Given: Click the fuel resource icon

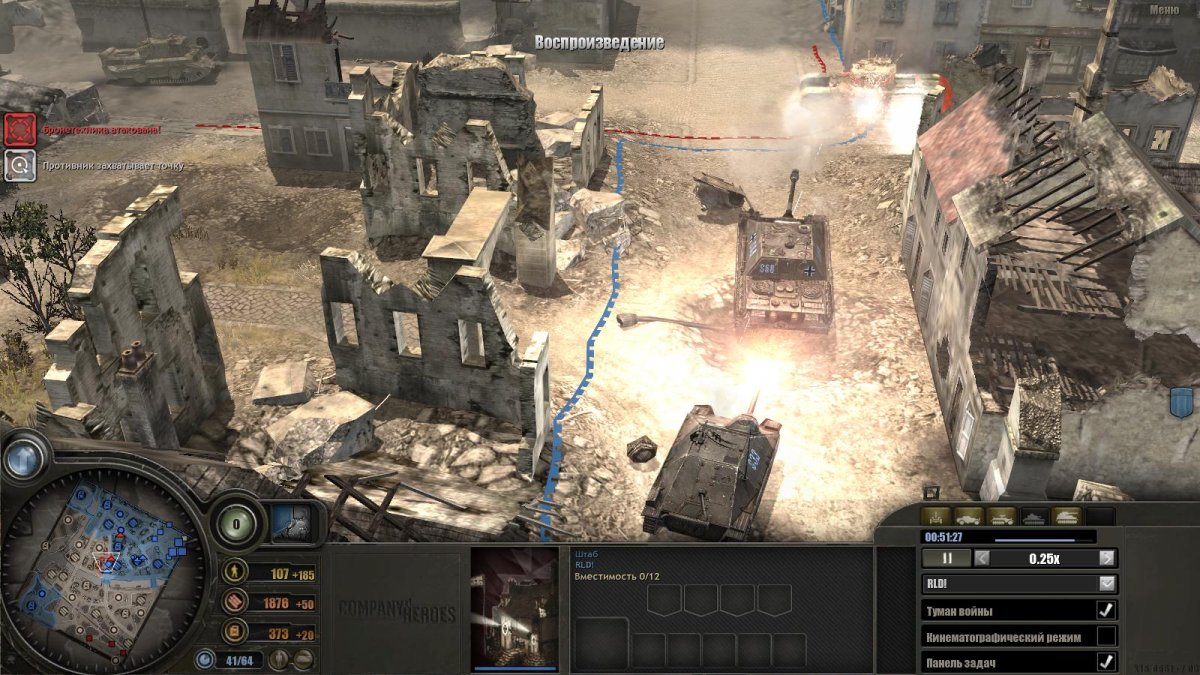Looking at the screenshot, I should (235, 632).
